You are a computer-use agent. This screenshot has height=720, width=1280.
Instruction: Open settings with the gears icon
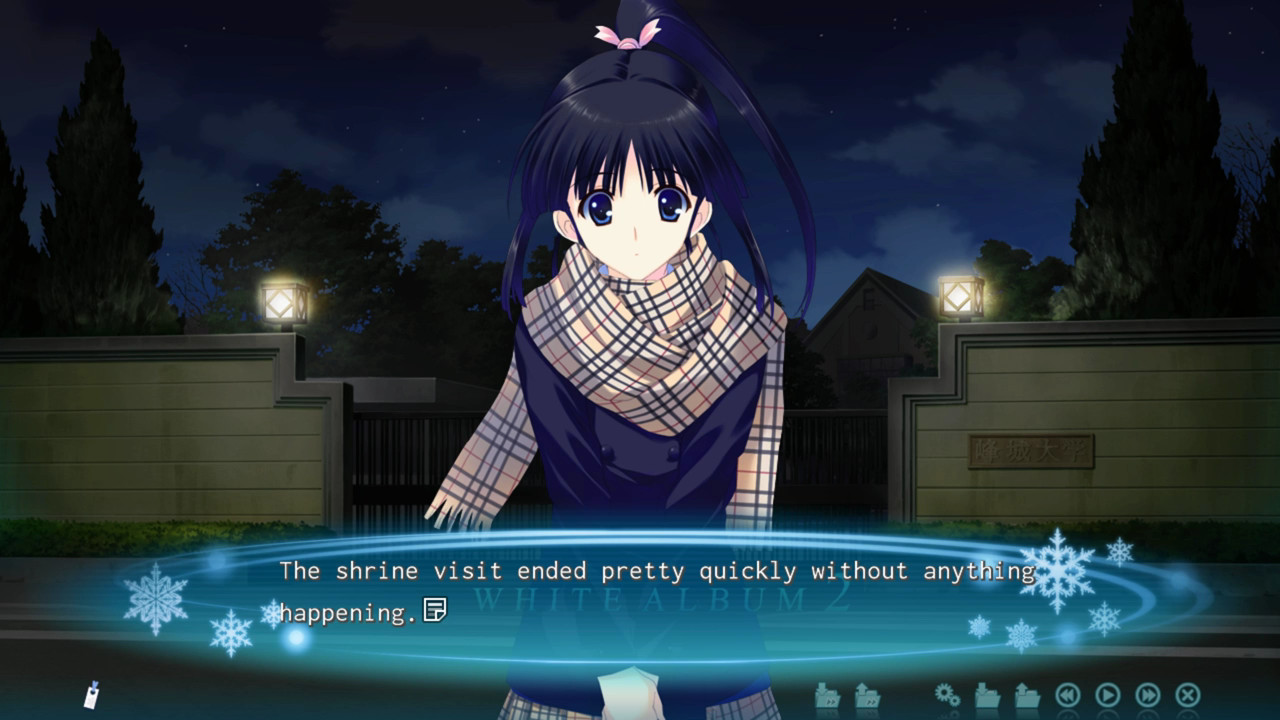947,694
